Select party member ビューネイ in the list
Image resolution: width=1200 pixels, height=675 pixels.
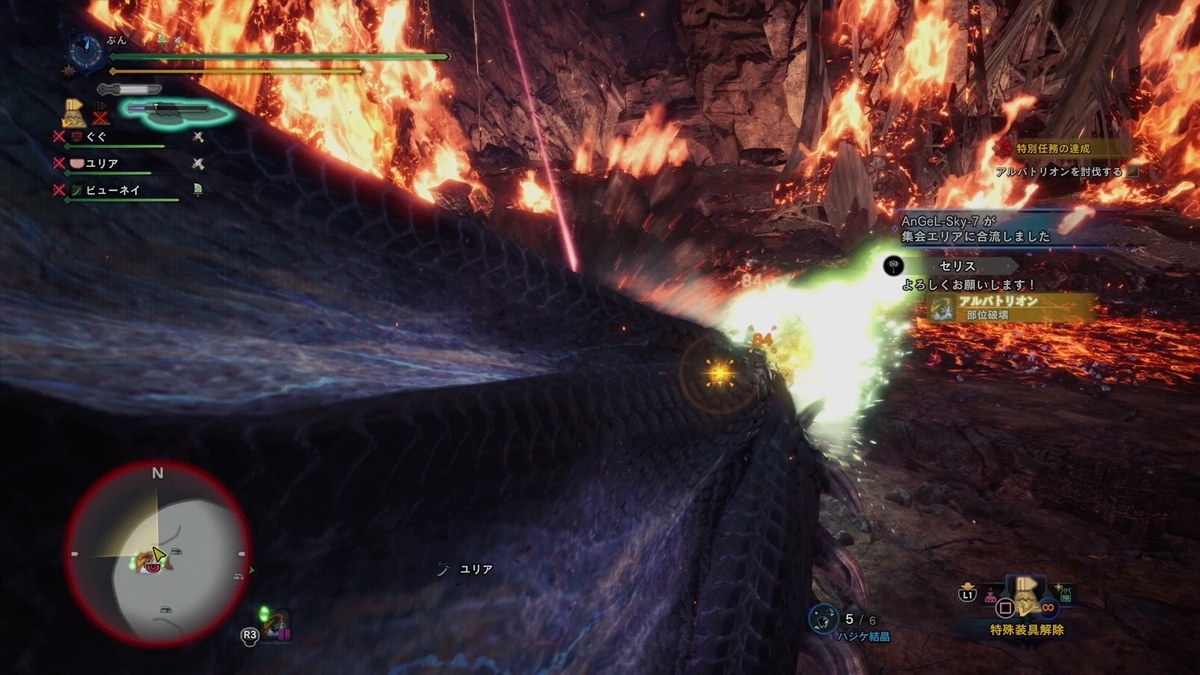coord(110,188)
